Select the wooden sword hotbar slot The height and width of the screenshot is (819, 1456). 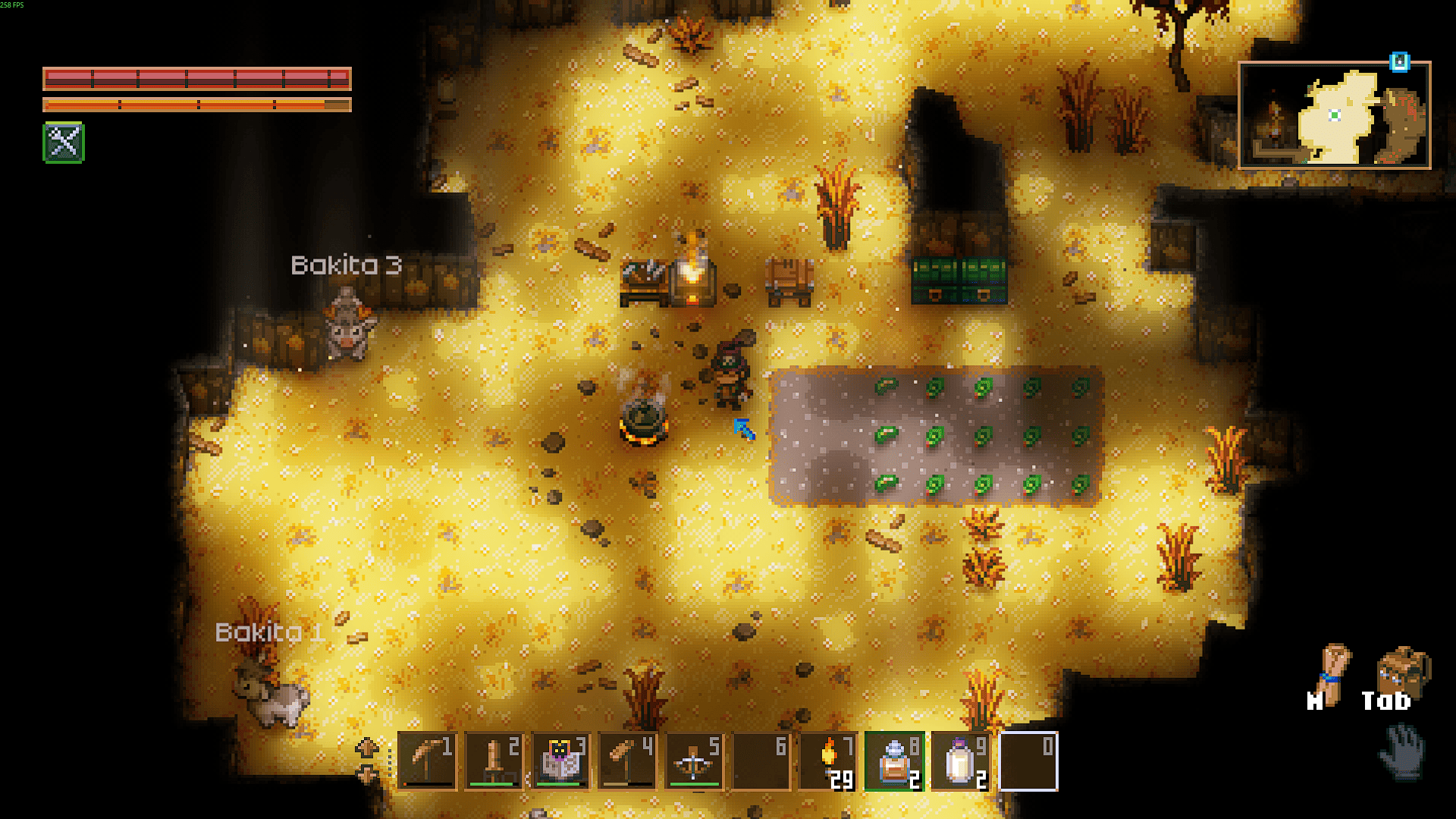click(494, 761)
